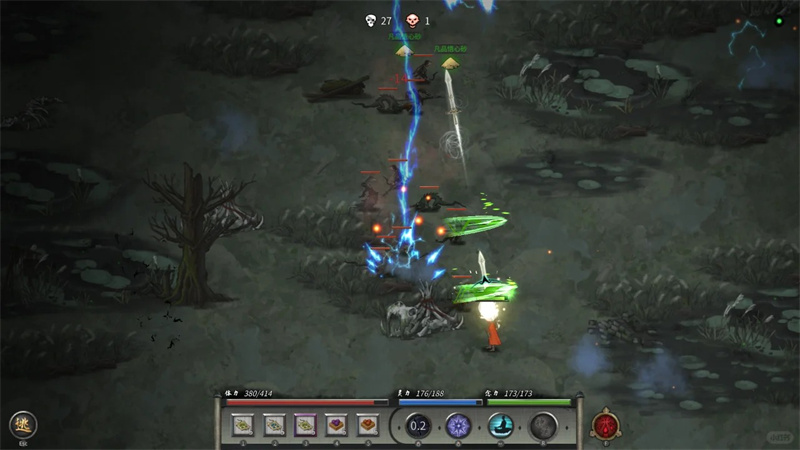
Task: Activate the red emblem ultimate ability
Action: [x=605, y=425]
